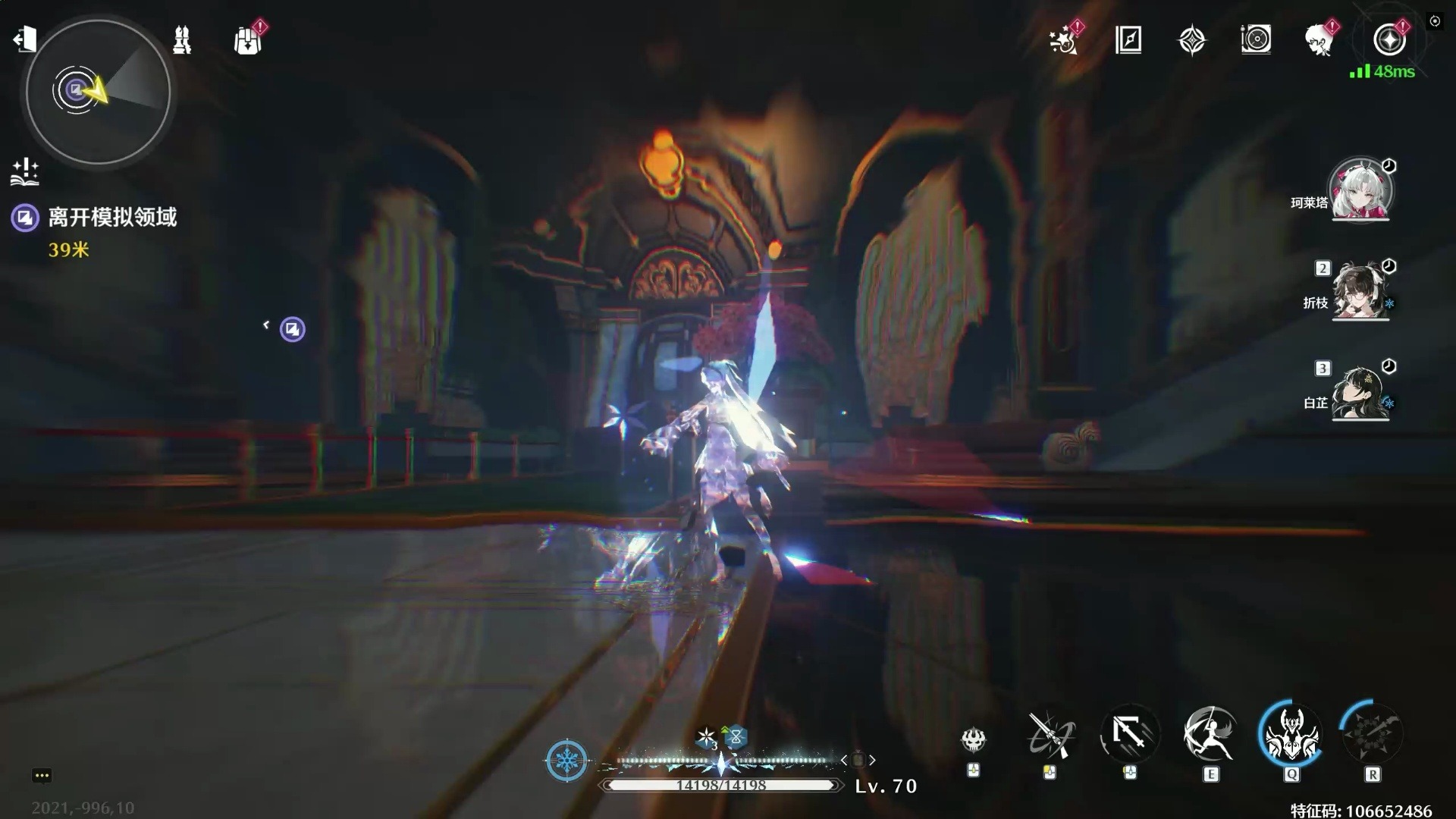The height and width of the screenshot is (819, 1456).
Task: Open the backpack icon with red alert
Action: (248, 40)
